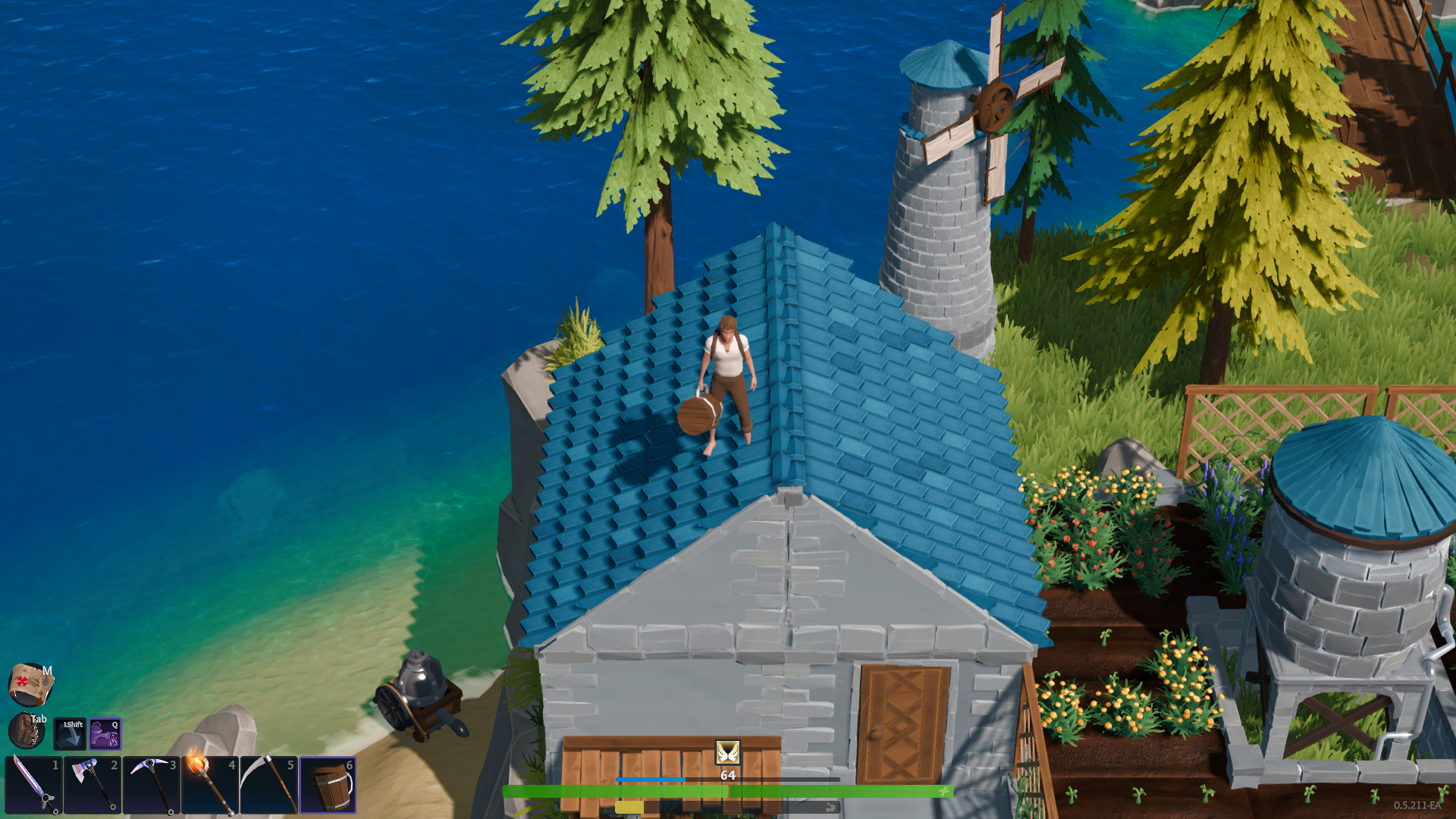Open the leather backpack inventory
The width and height of the screenshot is (1456, 819).
pos(27,731)
